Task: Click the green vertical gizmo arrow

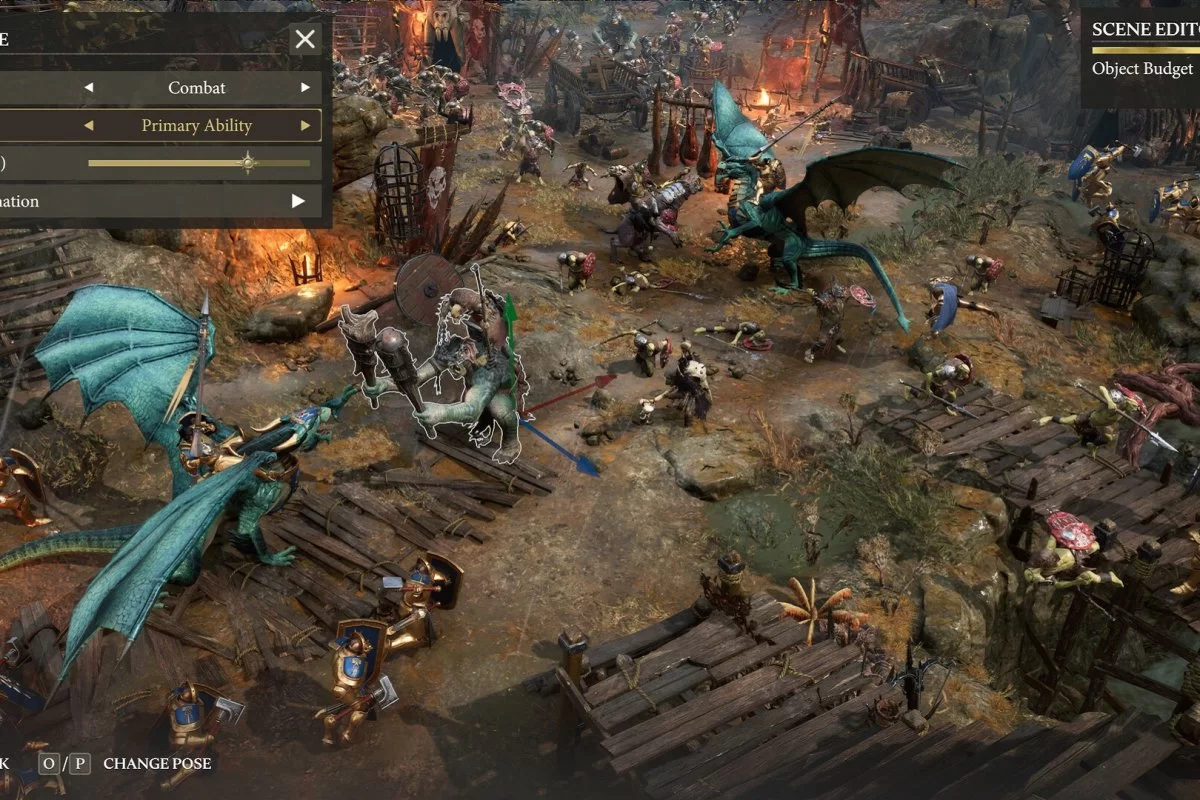Action: click(x=511, y=310)
